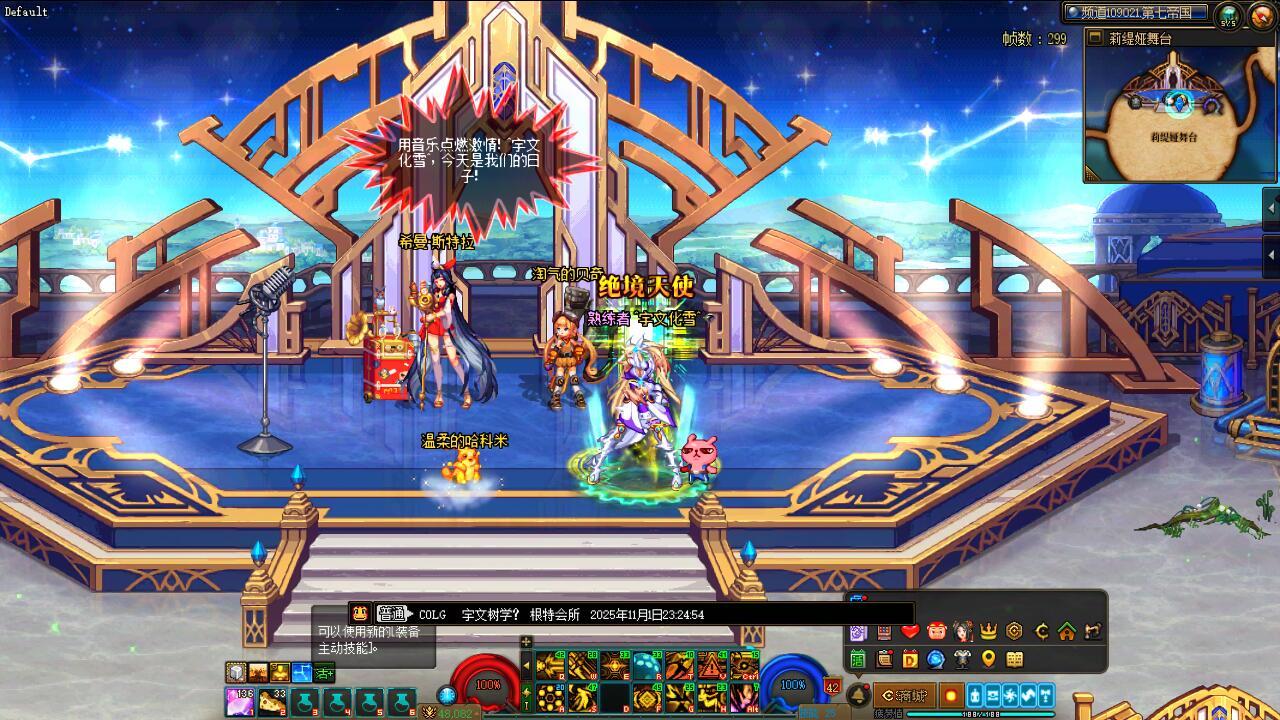Click the 普通 chat channel tag
The width and height of the screenshot is (1280, 720).
coord(393,614)
